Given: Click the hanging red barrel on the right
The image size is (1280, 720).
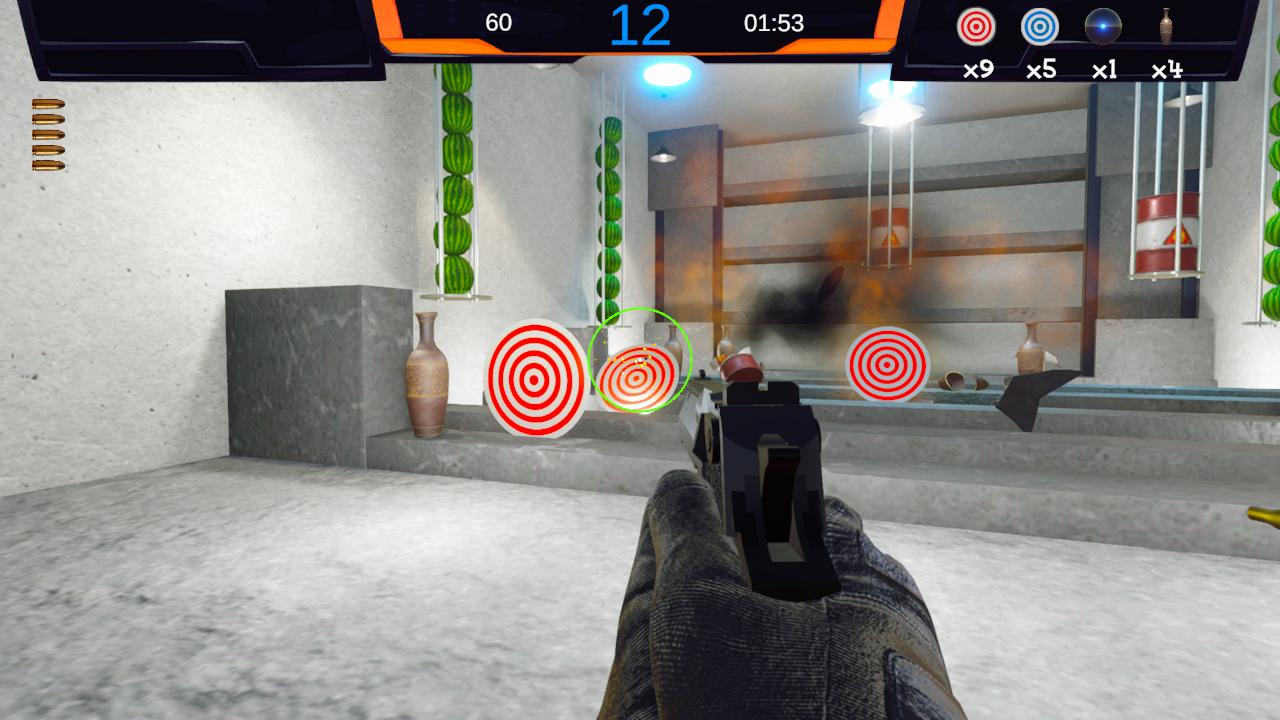Looking at the screenshot, I should coord(1168,230).
